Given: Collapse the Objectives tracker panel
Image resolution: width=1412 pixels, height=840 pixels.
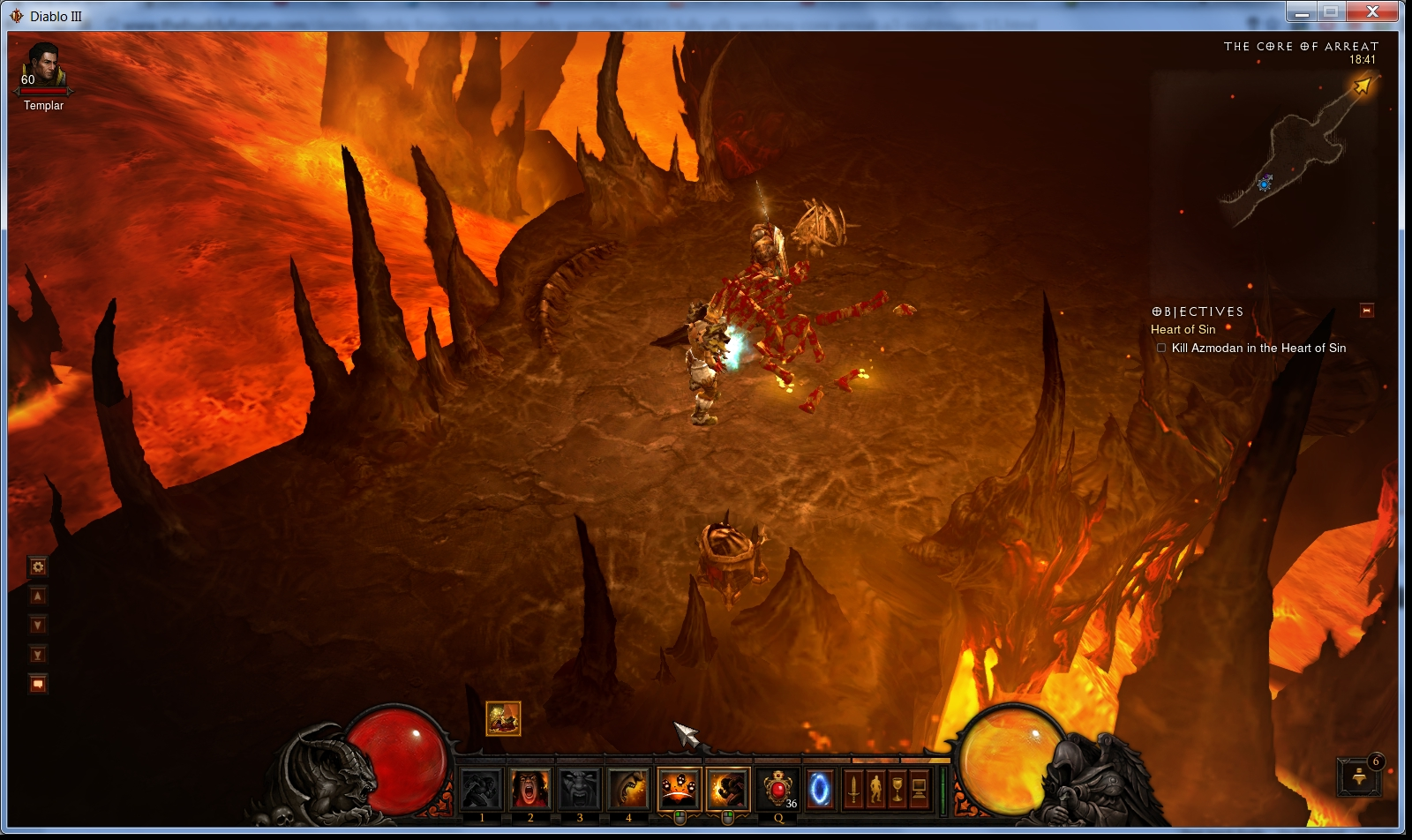Looking at the screenshot, I should click(x=1367, y=311).
